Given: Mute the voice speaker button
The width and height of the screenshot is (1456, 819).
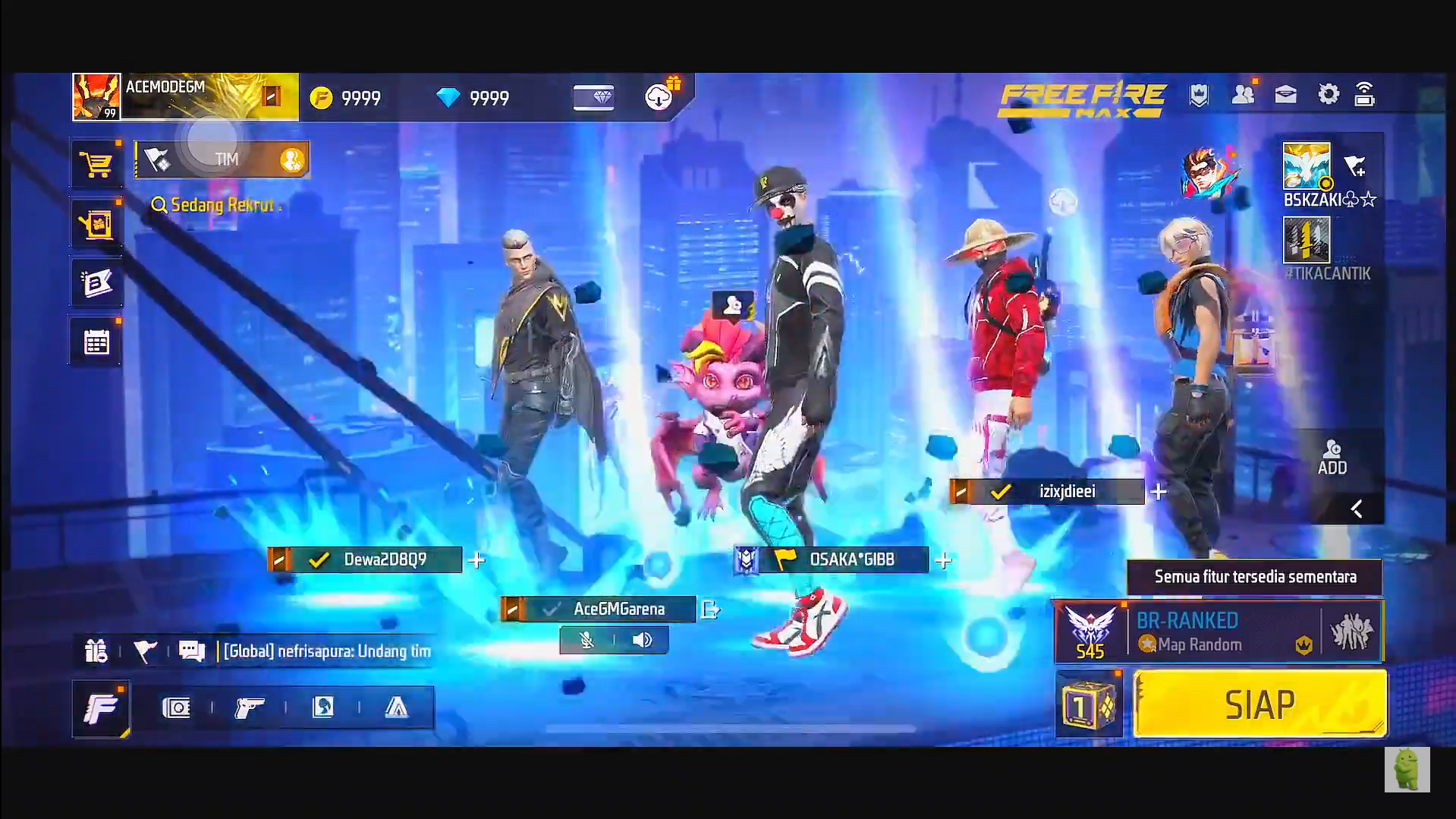Looking at the screenshot, I should pyautogui.click(x=643, y=640).
